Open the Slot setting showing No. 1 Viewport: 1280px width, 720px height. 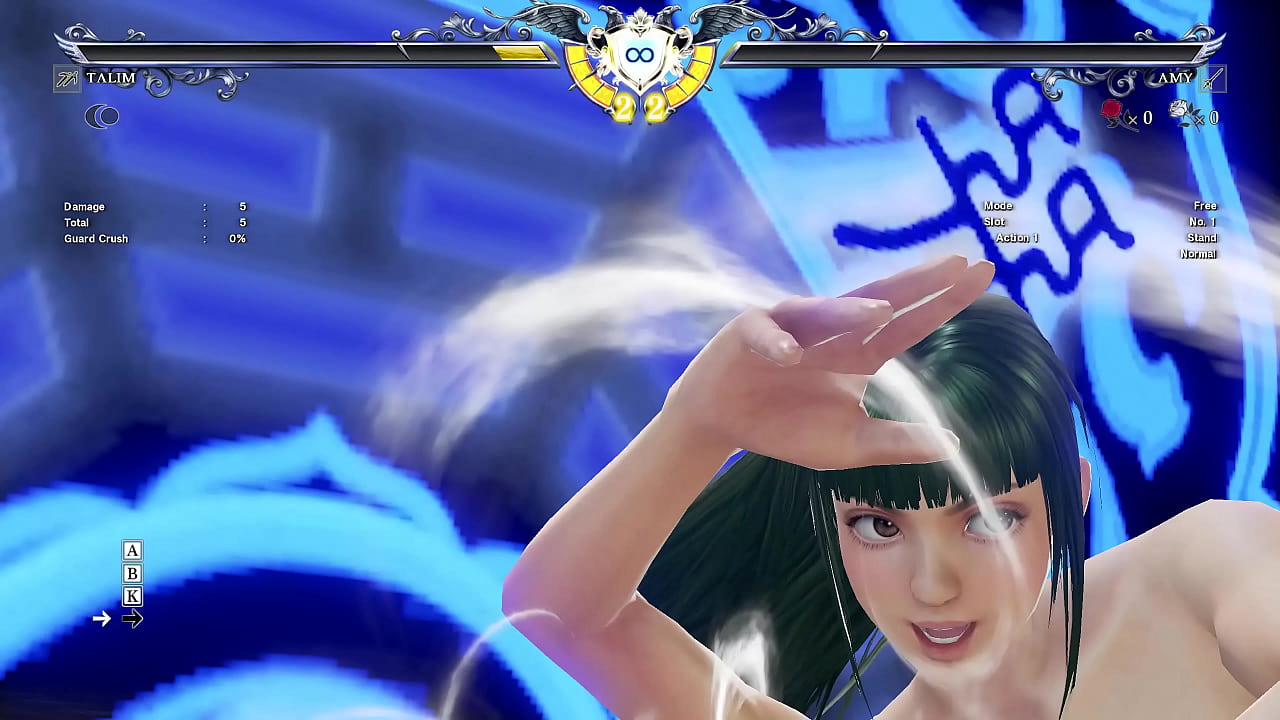coord(1204,221)
